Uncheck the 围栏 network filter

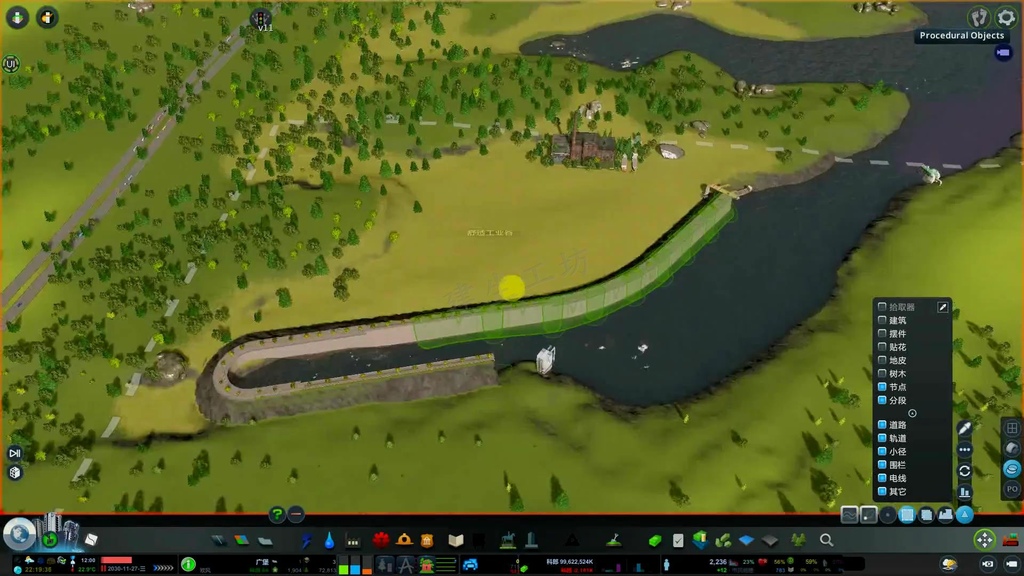(x=882, y=464)
